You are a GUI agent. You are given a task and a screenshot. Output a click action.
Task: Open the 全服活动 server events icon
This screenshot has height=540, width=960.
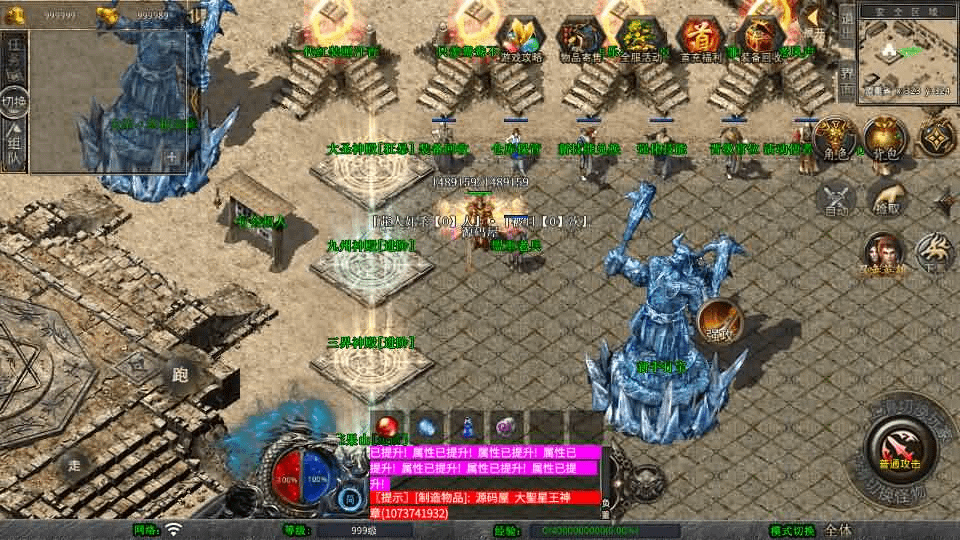click(642, 40)
